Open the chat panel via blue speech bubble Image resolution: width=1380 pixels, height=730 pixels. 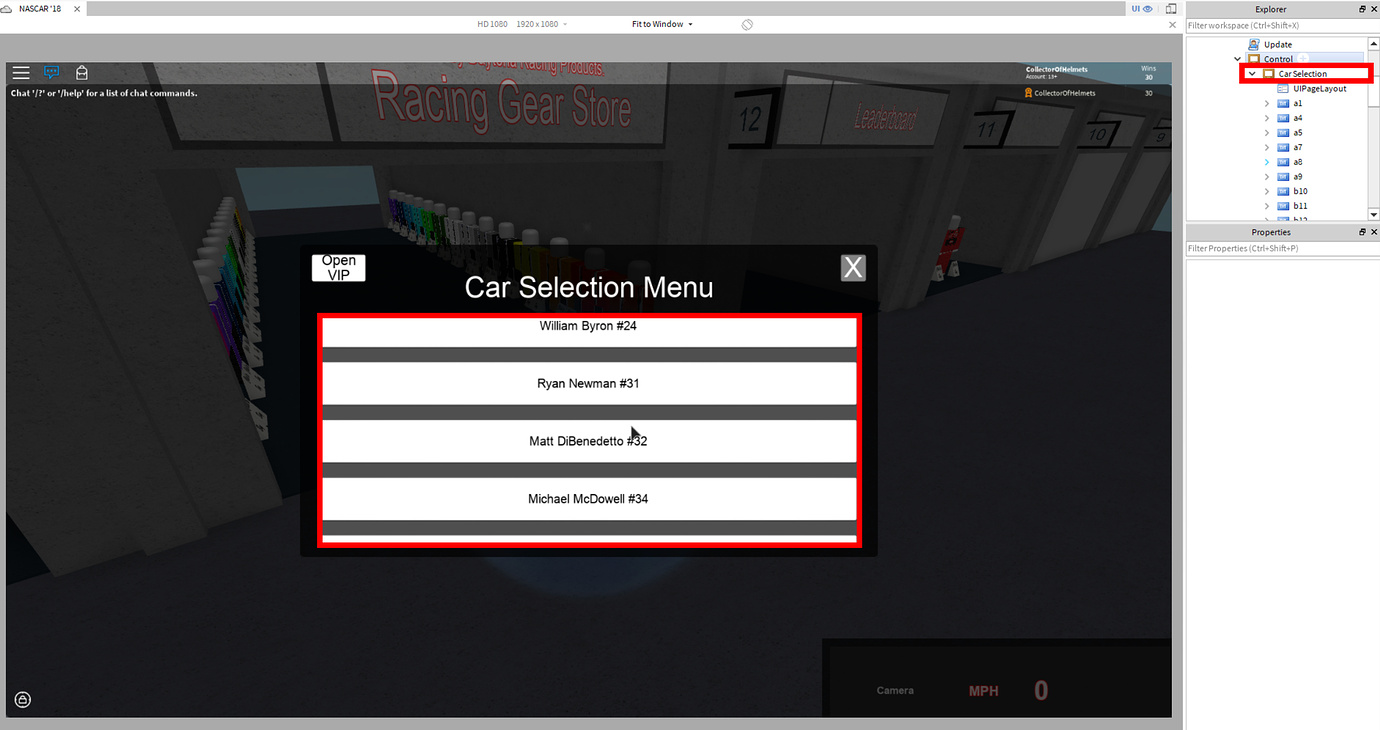(51, 72)
